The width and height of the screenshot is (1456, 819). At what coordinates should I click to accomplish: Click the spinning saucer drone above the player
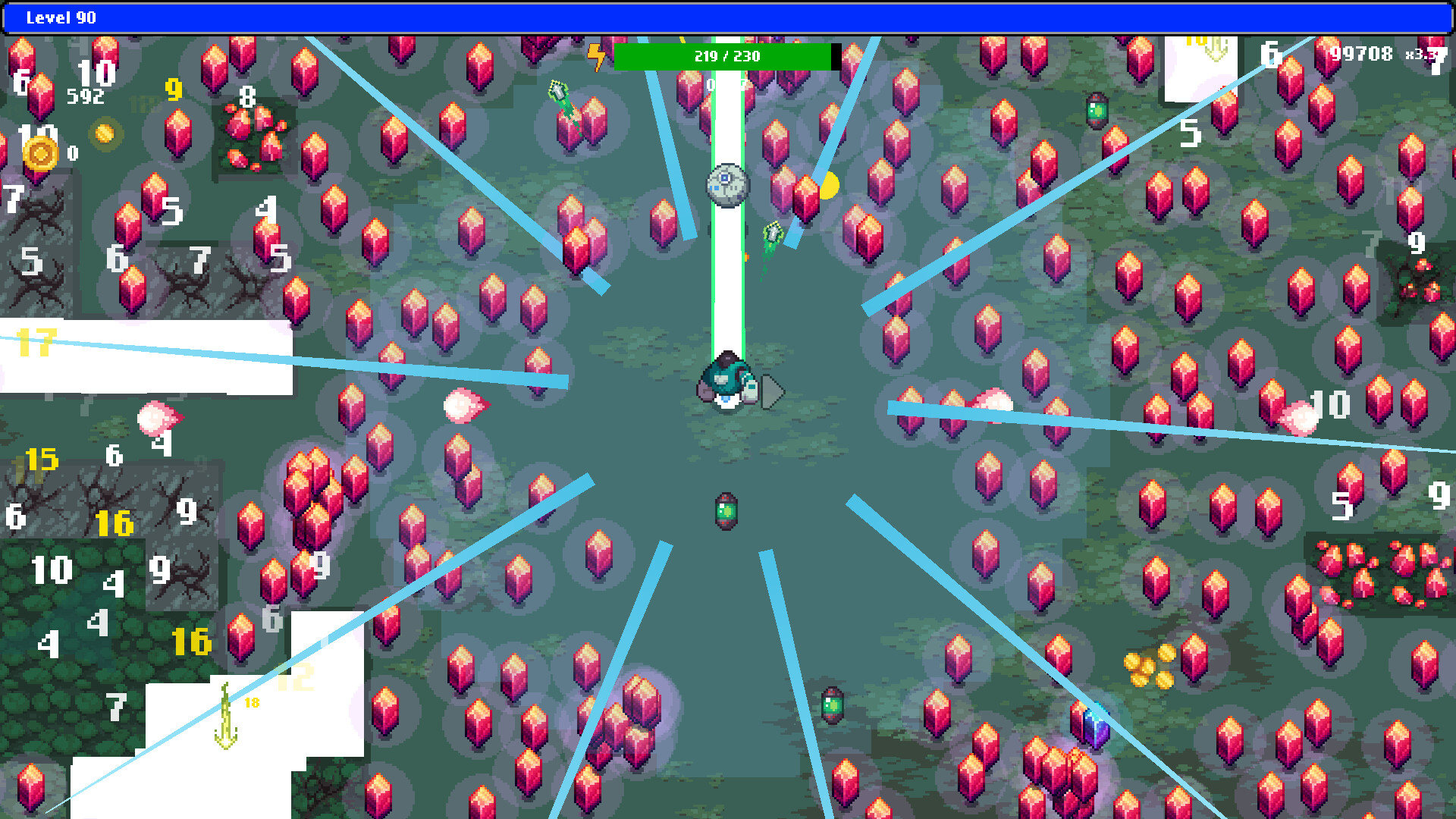coord(726,184)
